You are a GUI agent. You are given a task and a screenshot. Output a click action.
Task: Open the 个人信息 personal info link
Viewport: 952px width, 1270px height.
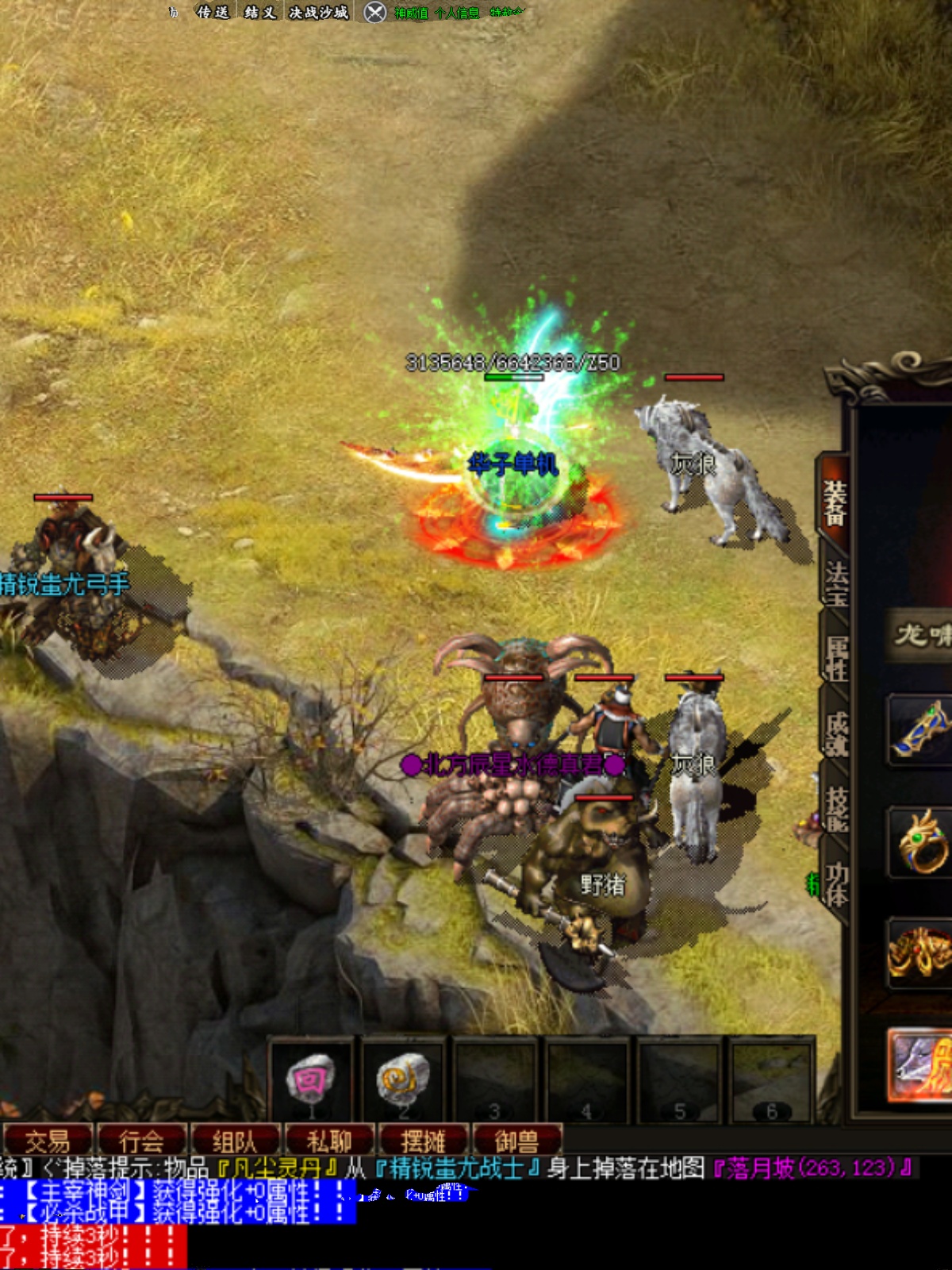point(458,13)
